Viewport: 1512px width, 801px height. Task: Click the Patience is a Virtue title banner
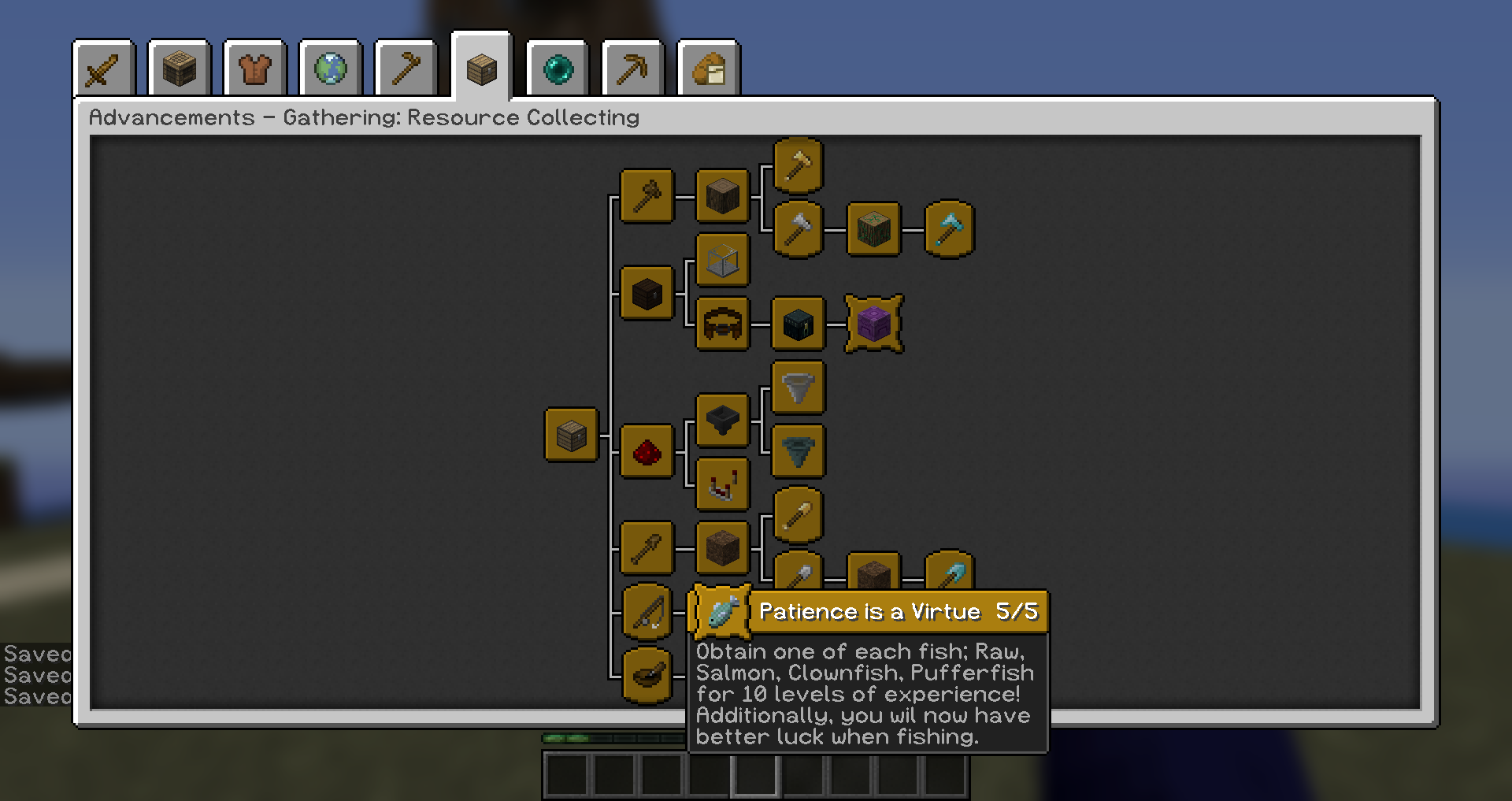pos(898,611)
